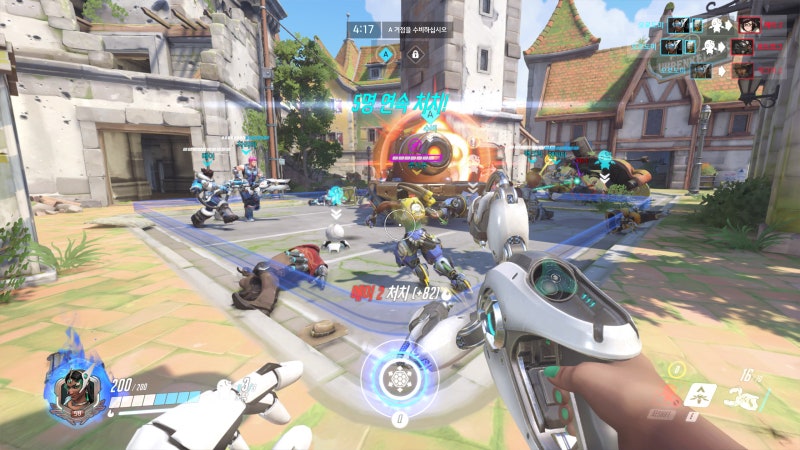Activate the charged ultimate ability icon

tap(399, 379)
